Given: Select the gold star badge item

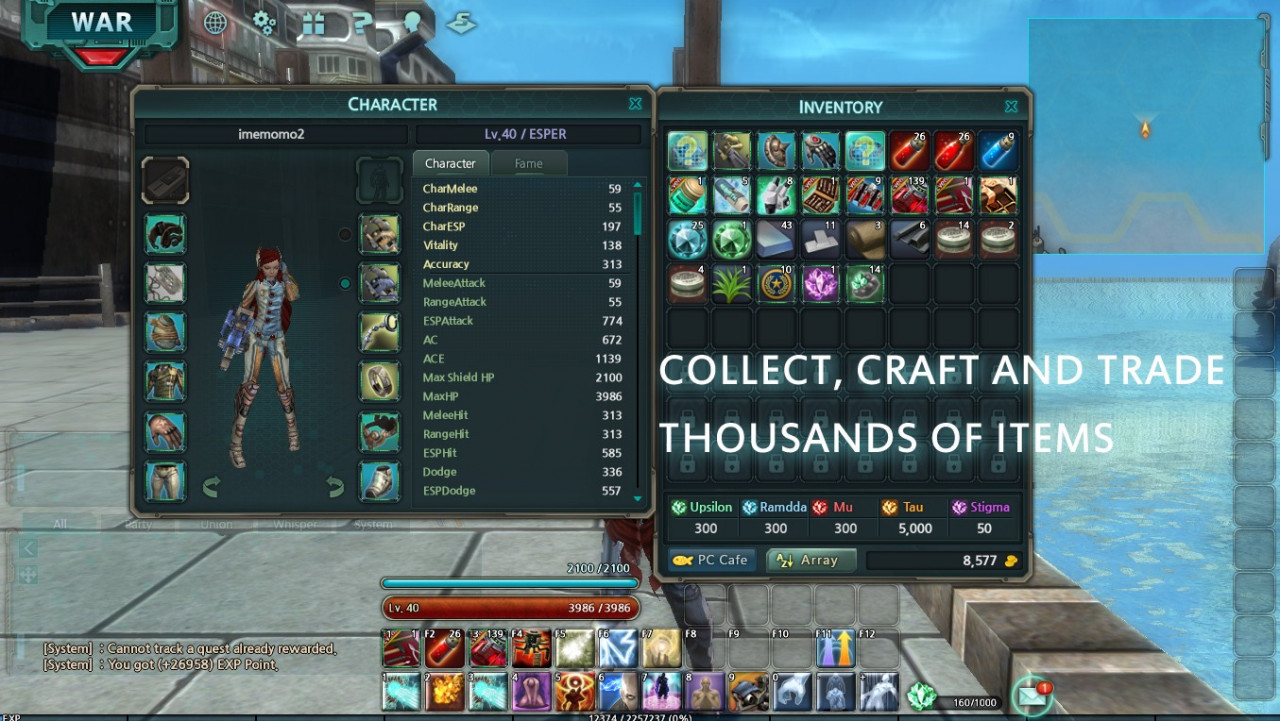Looking at the screenshot, I should (x=776, y=284).
